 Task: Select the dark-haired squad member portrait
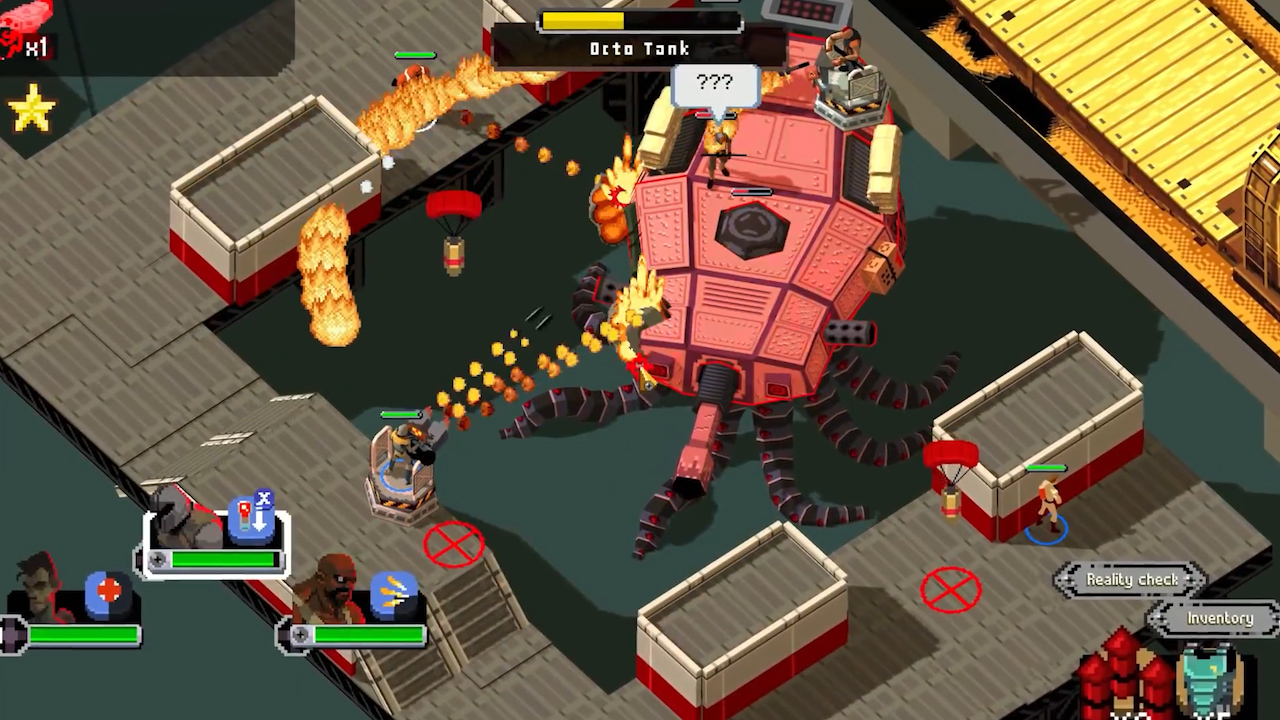tap(42, 587)
